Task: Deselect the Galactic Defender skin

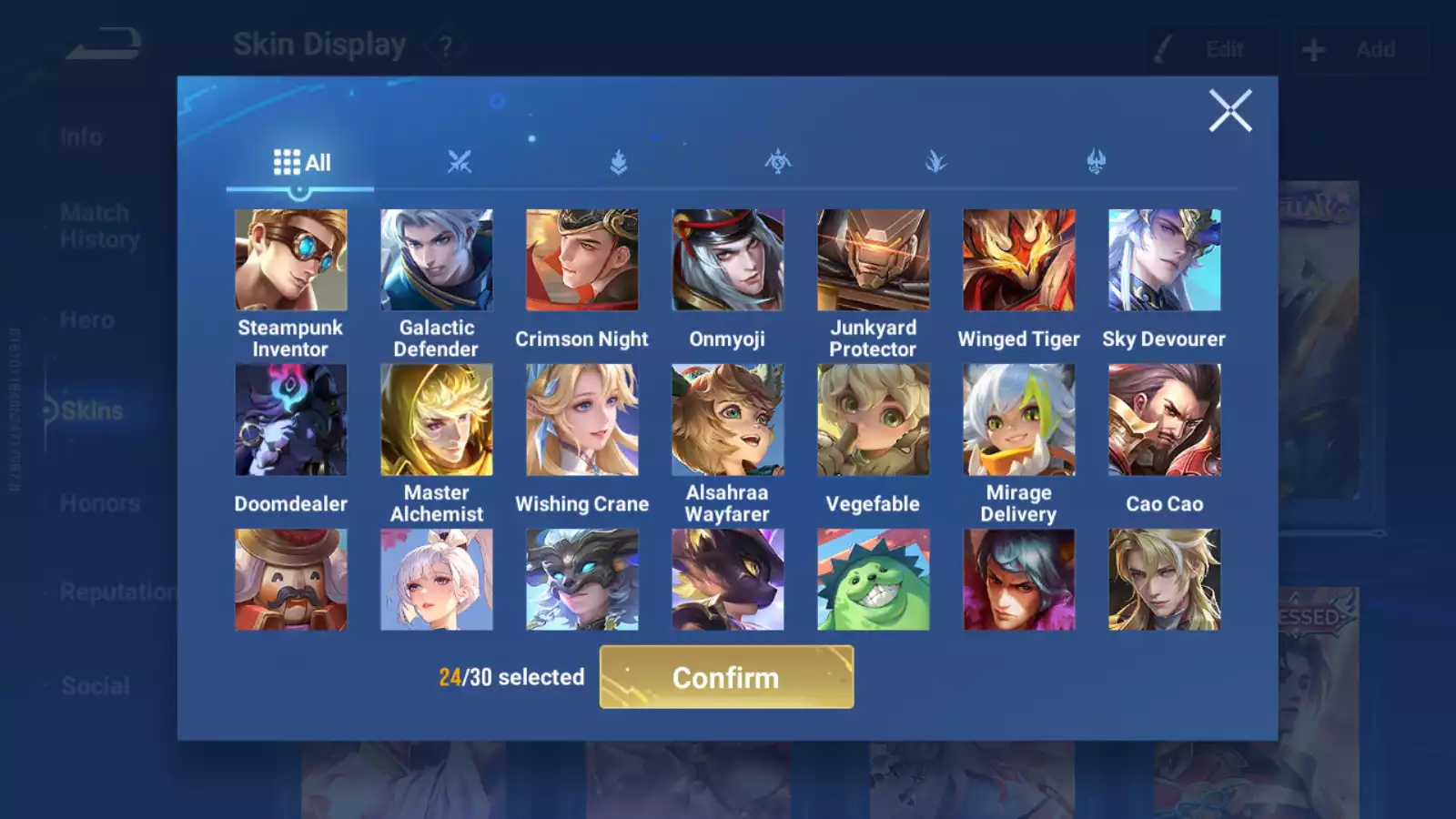Action: [x=436, y=258]
